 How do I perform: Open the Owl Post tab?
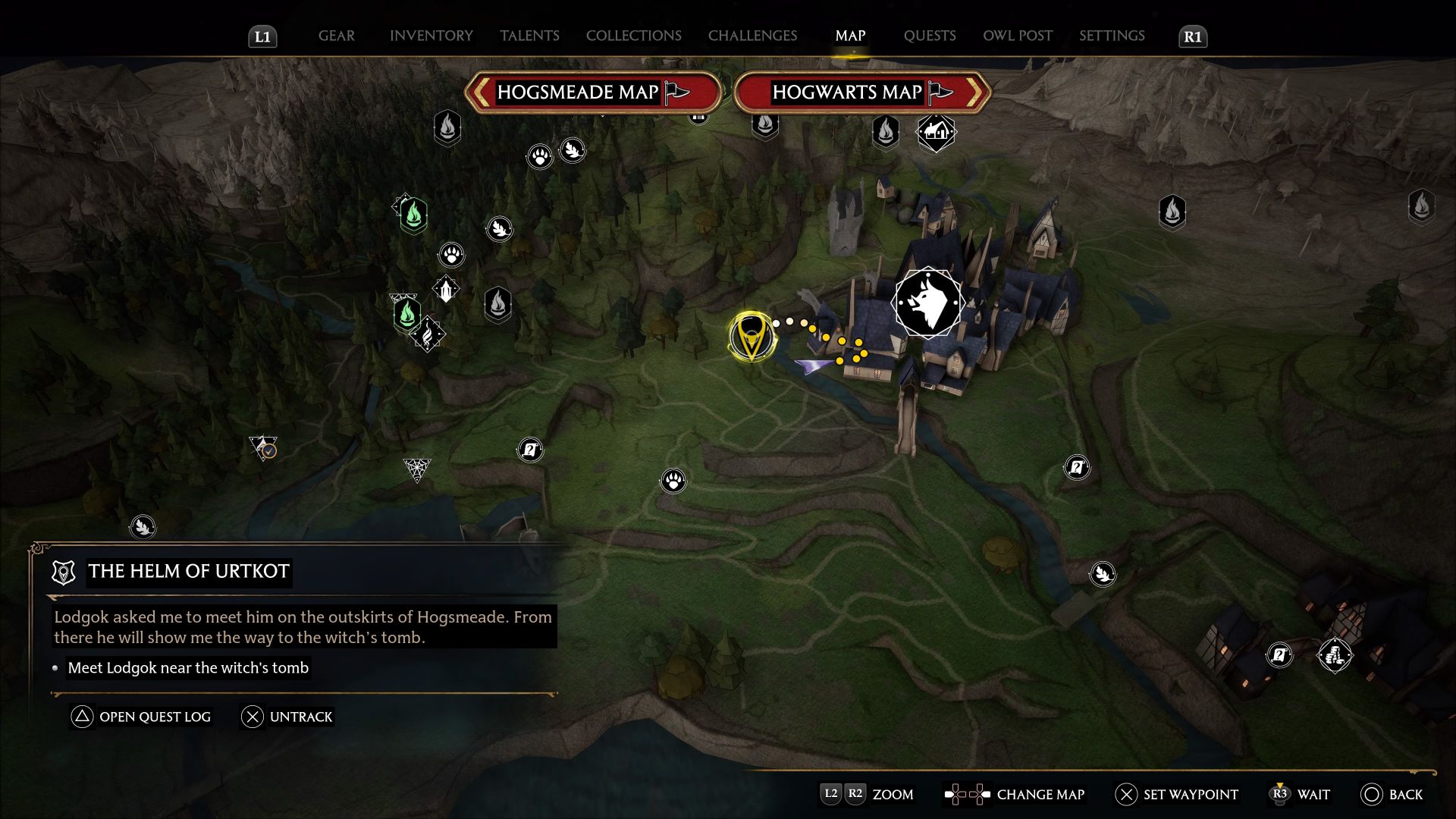pyautogui.click(x=1017, y=36)
